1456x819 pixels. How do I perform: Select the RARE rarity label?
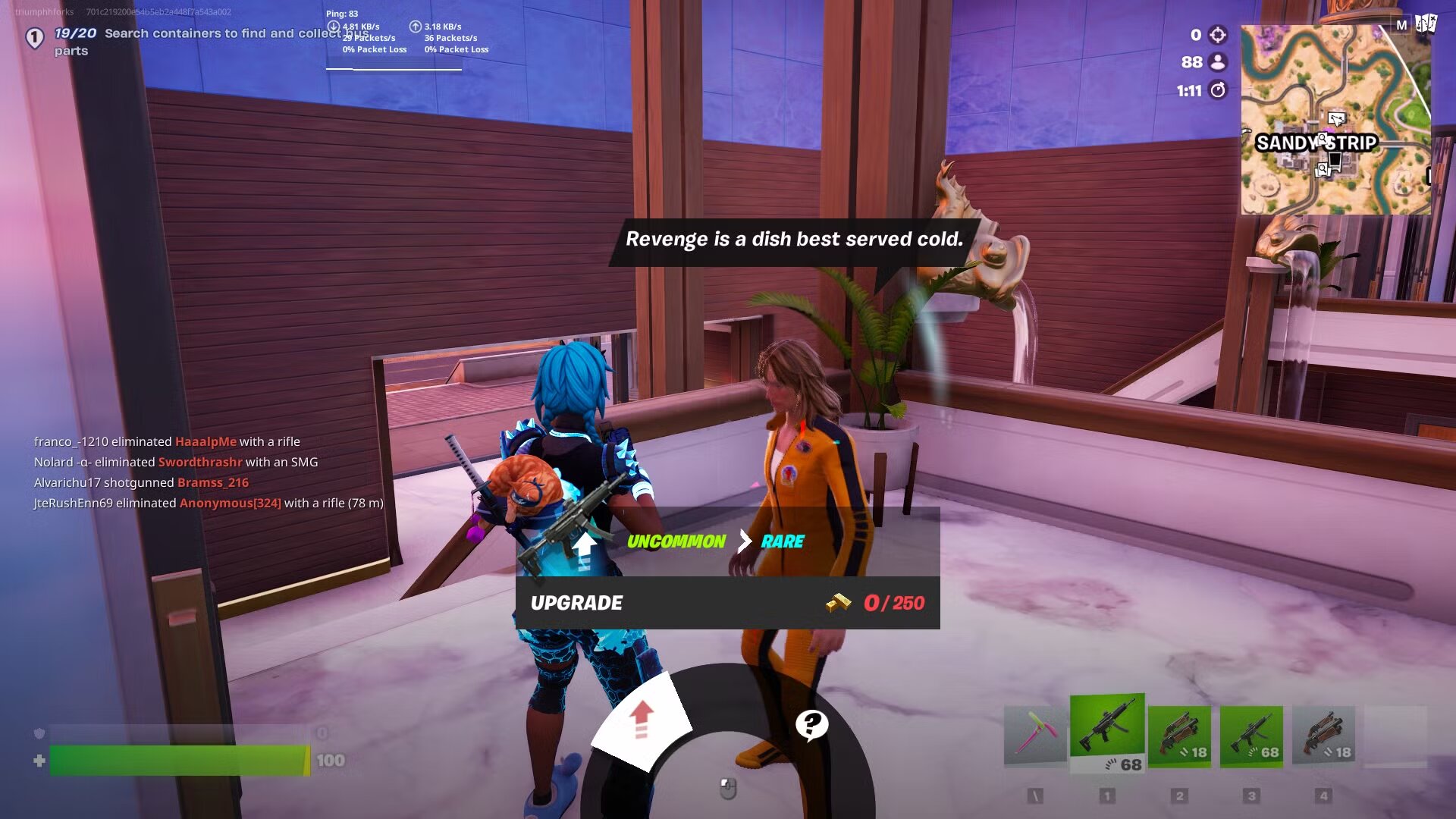click(782, 542)
